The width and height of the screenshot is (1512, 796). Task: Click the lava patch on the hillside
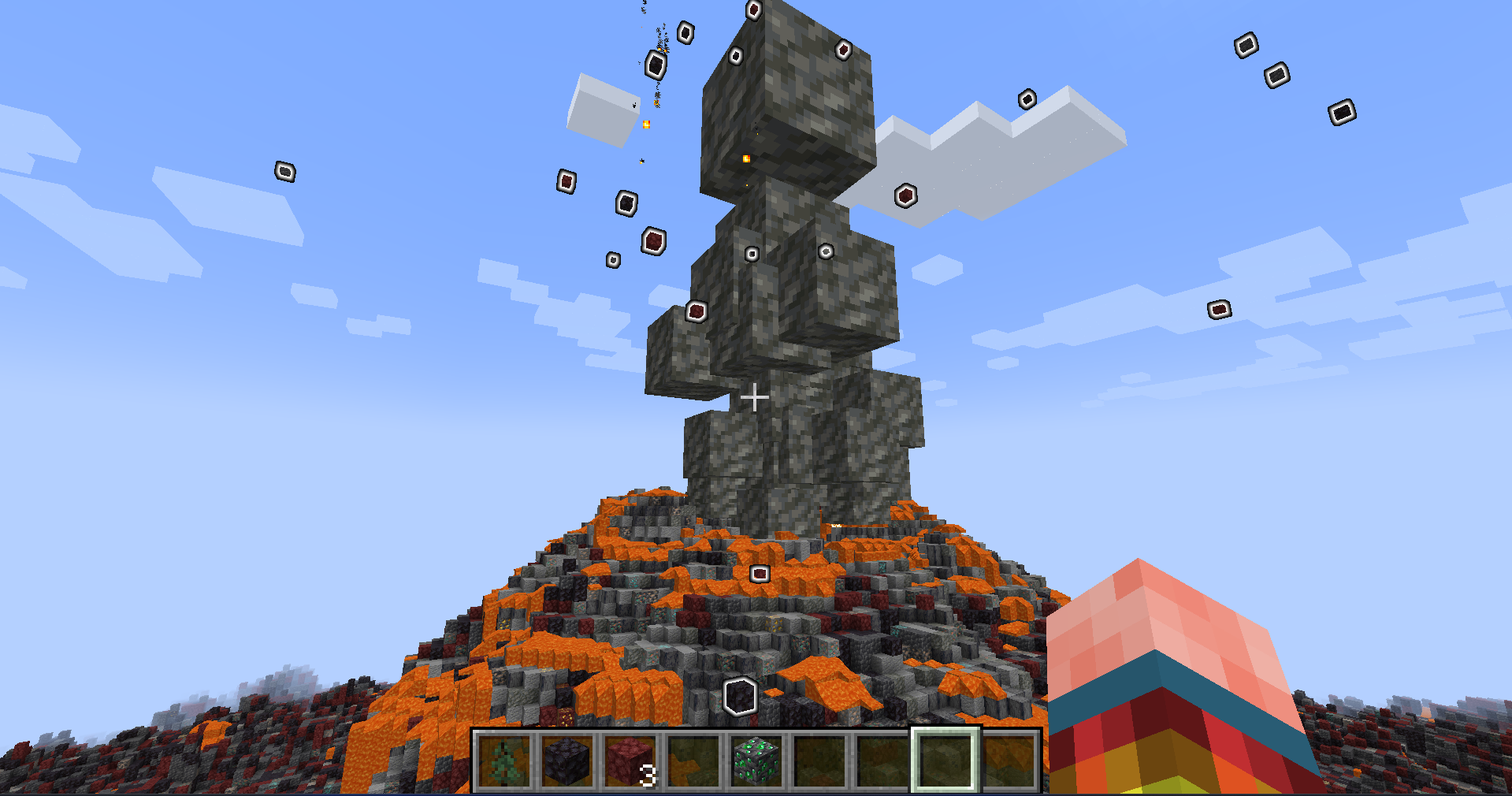[x=552, y=646]
